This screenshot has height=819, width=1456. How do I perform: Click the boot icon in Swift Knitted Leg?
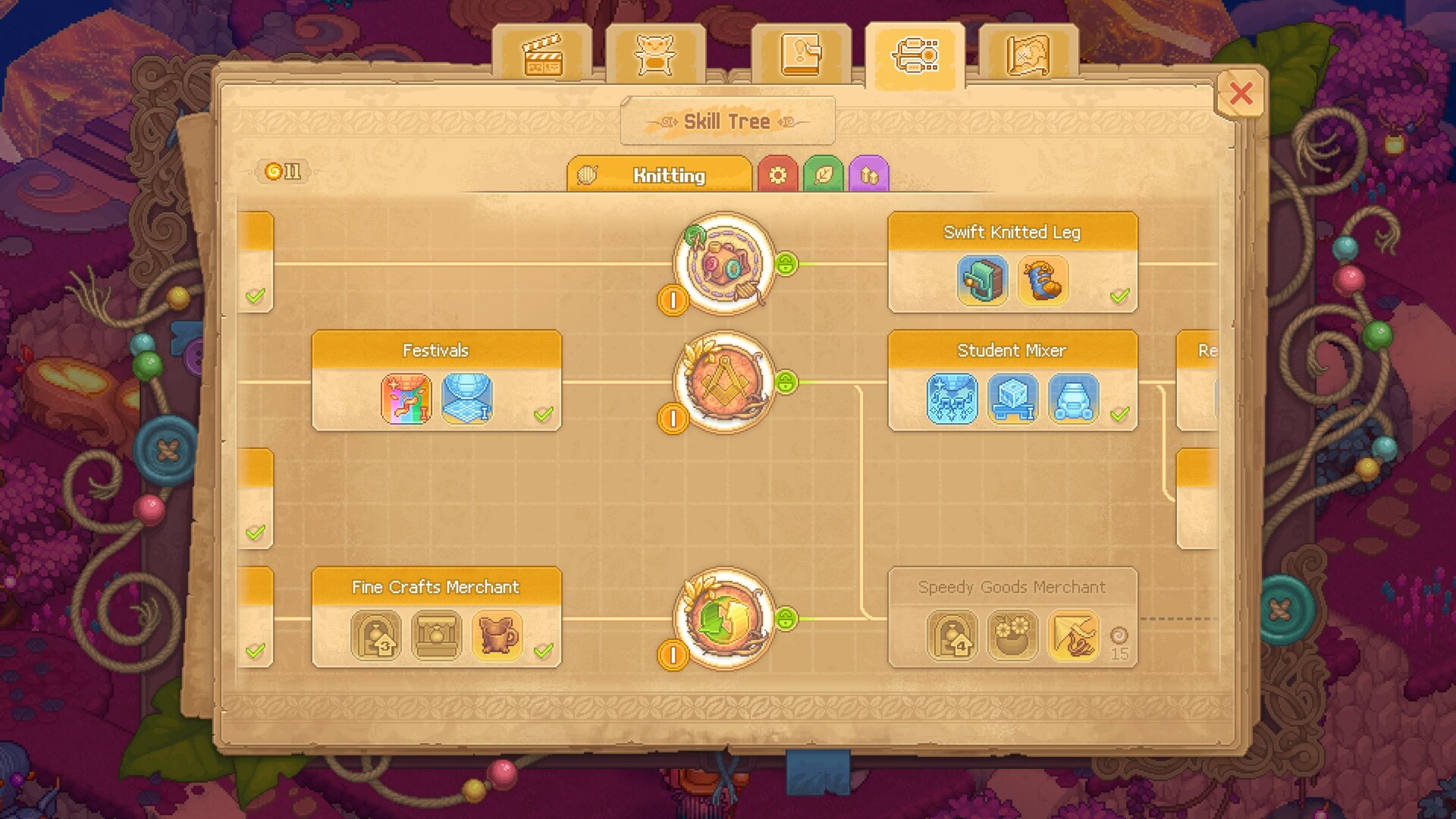tap(1043, 281)
